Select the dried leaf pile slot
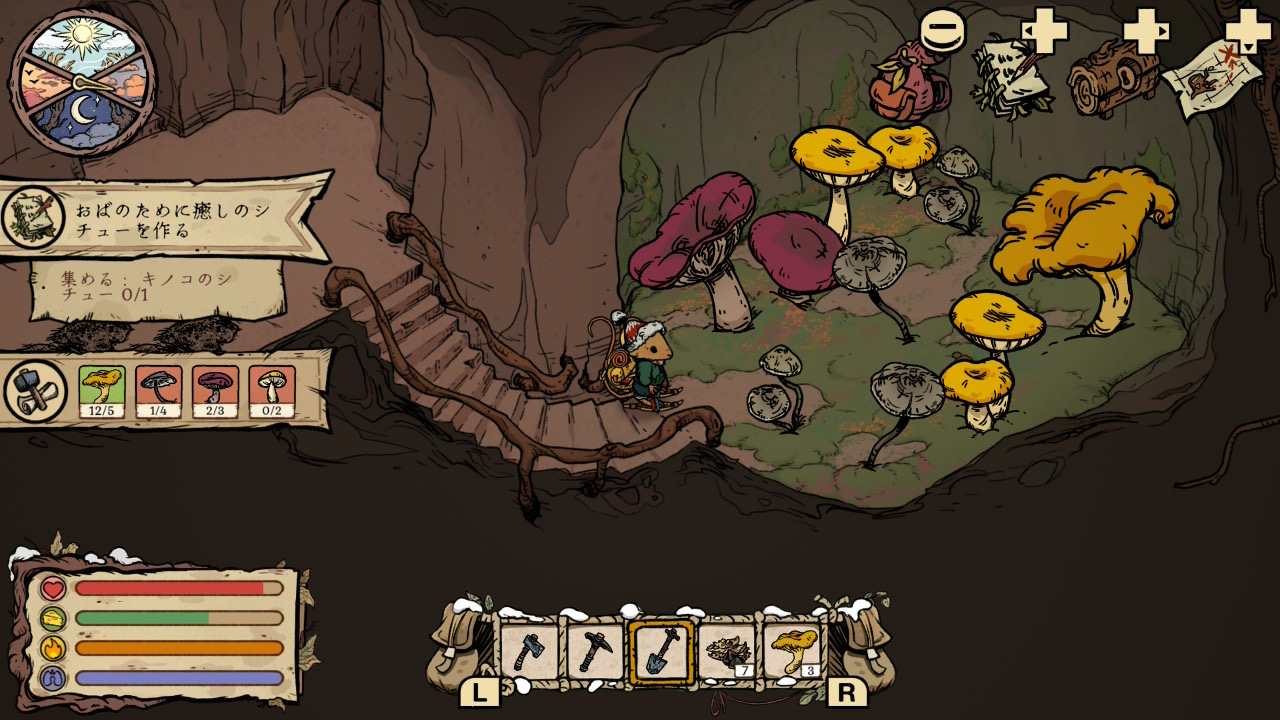The height and width of the screenshot is (720, 1280). click(x=727, y=651)
